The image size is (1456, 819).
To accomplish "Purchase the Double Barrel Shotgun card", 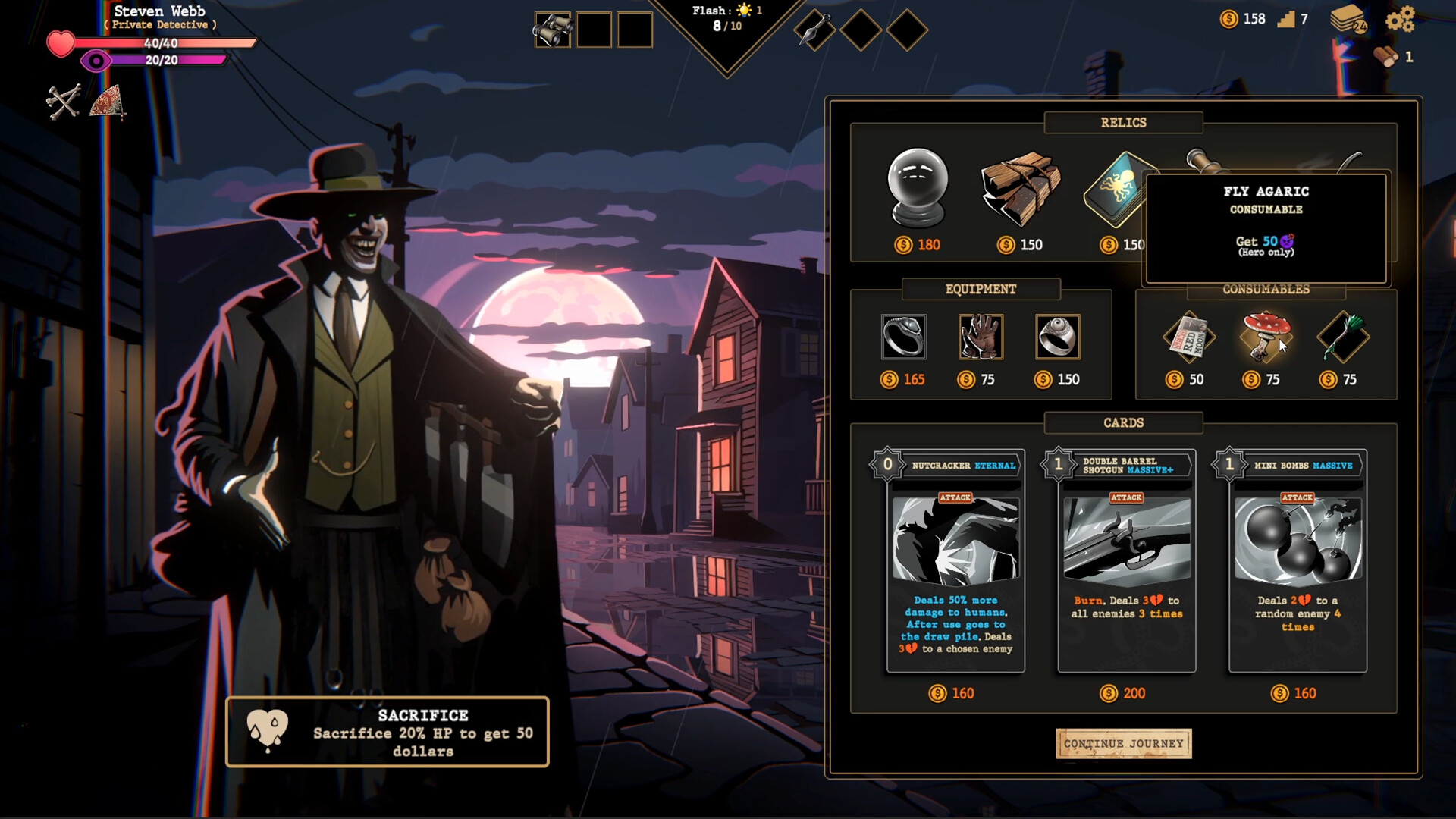I will coord(1127,561).
